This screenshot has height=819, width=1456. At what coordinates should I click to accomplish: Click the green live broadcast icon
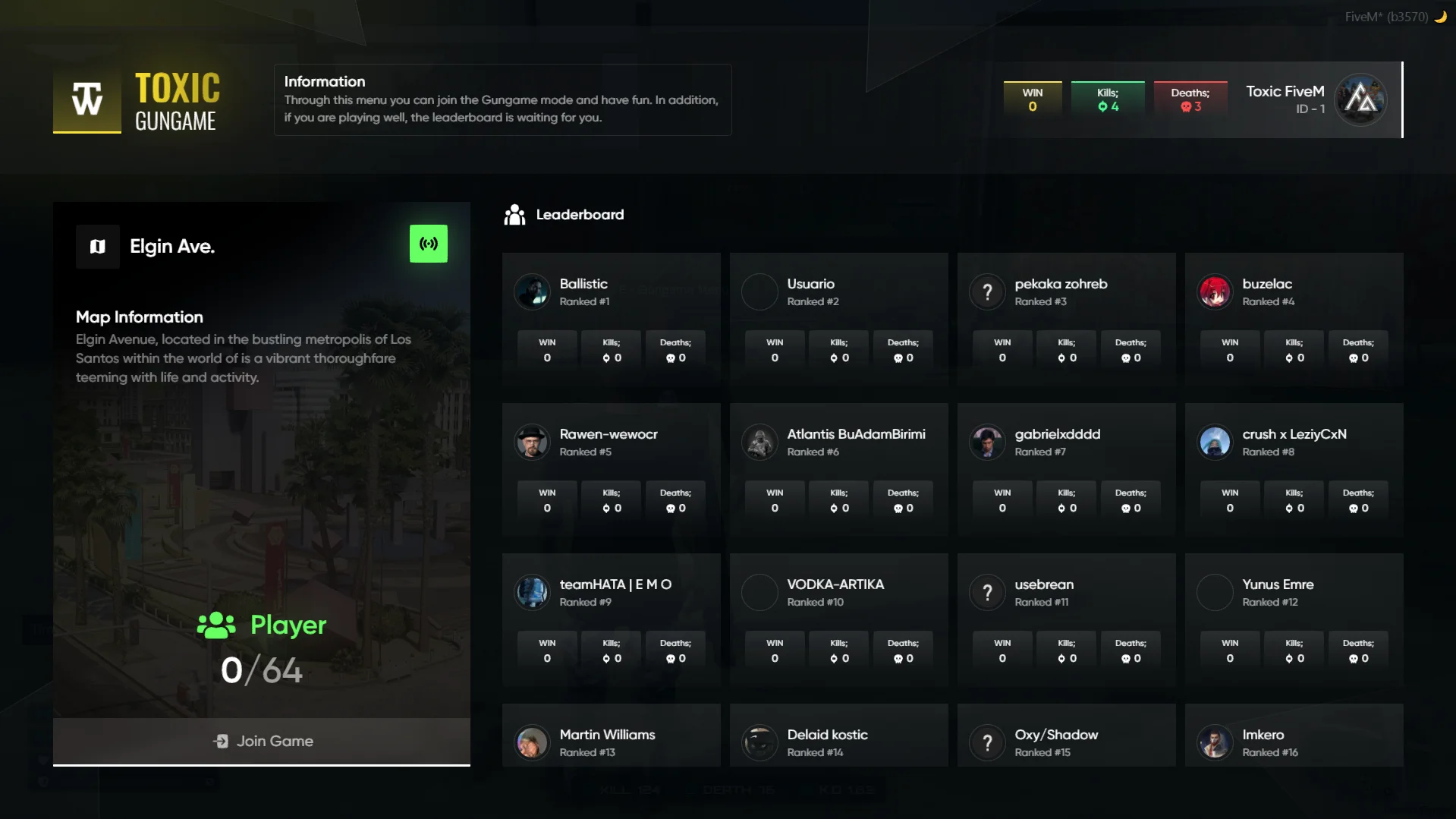pos(428,244)
